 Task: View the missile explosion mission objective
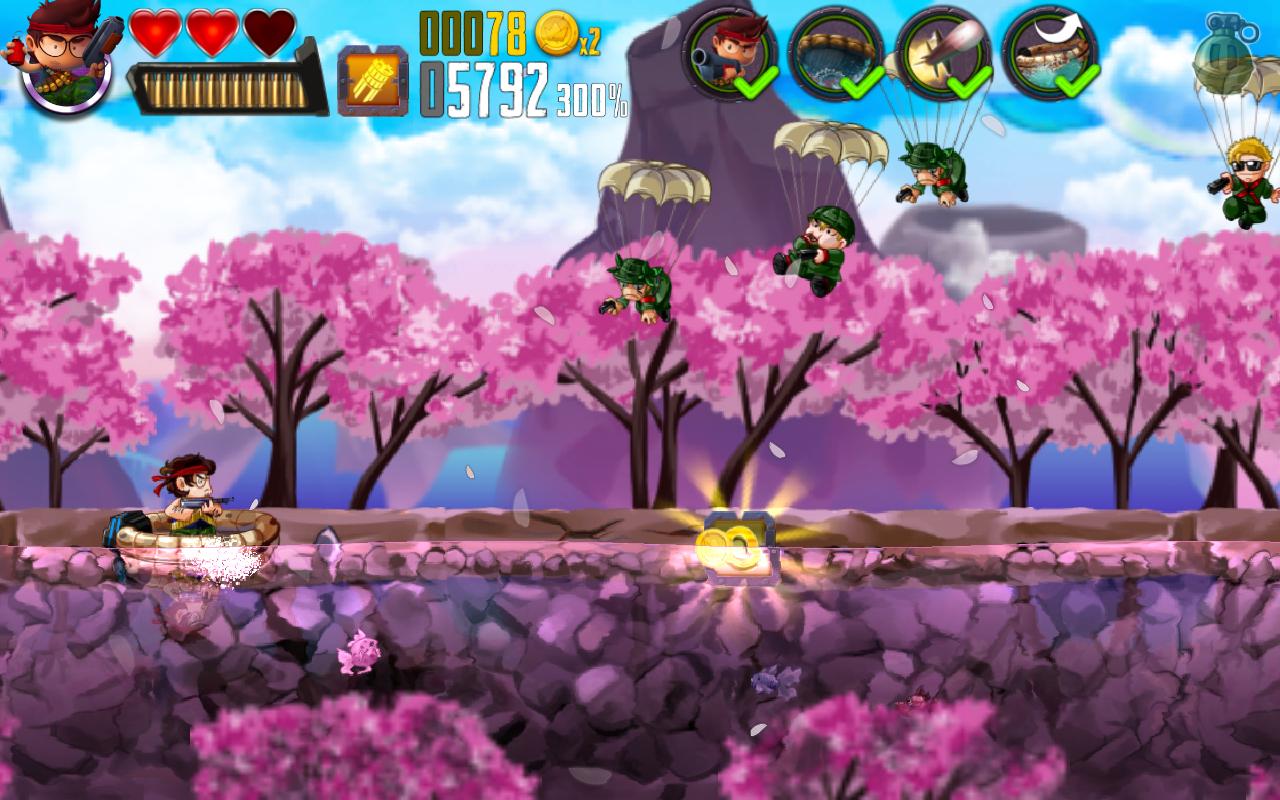click(x=942, y=53)
